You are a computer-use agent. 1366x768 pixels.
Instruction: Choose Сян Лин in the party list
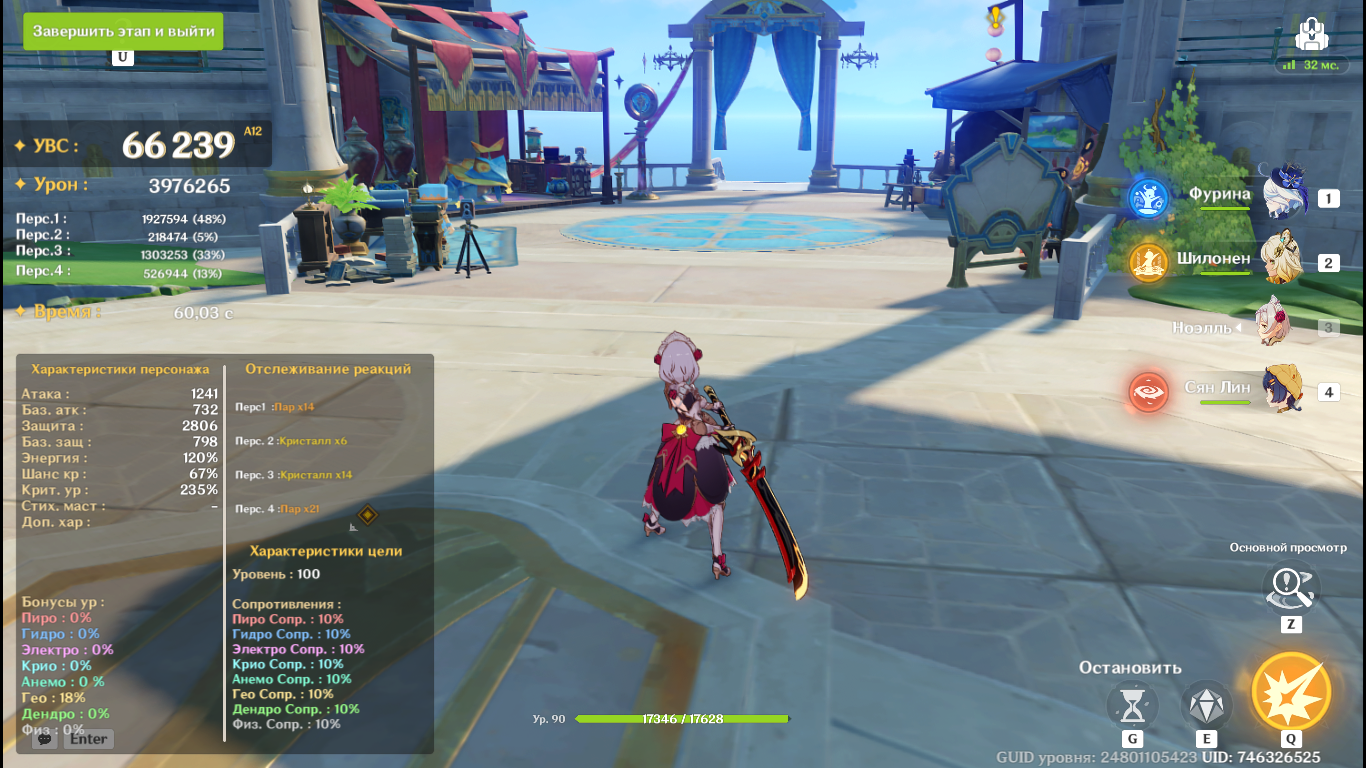(1282, 389)
